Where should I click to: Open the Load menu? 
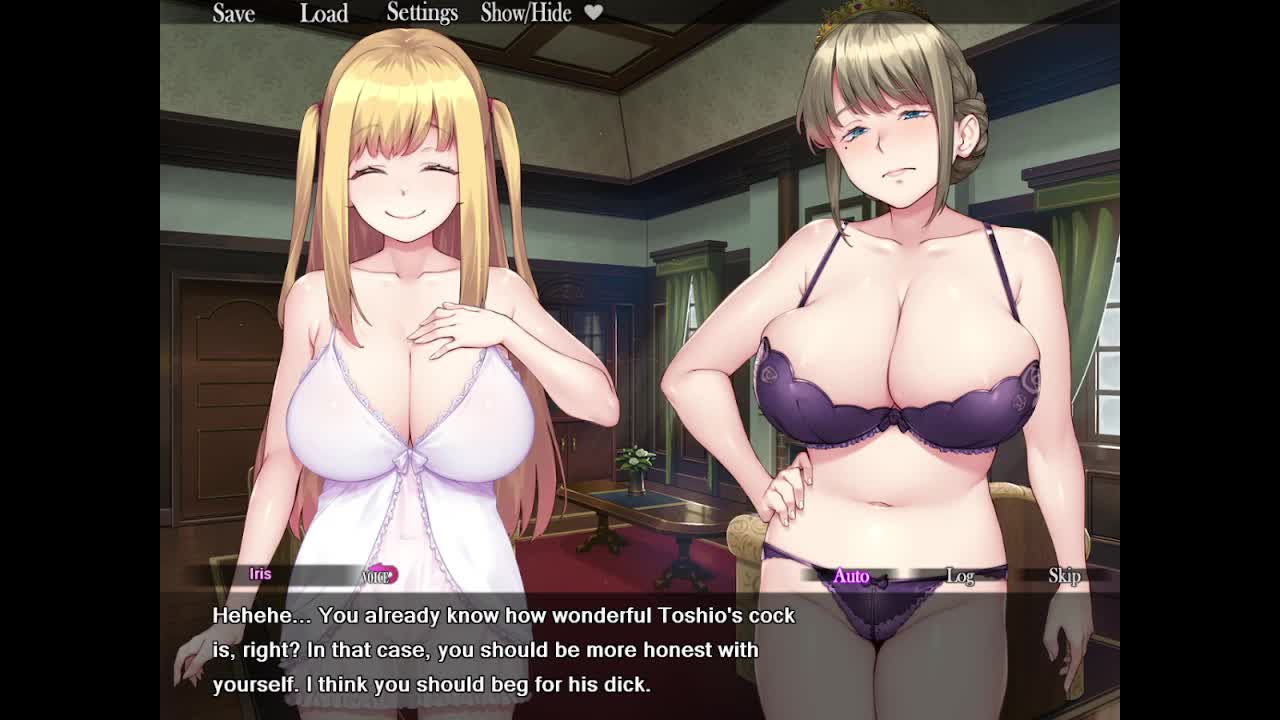(323, 13)
